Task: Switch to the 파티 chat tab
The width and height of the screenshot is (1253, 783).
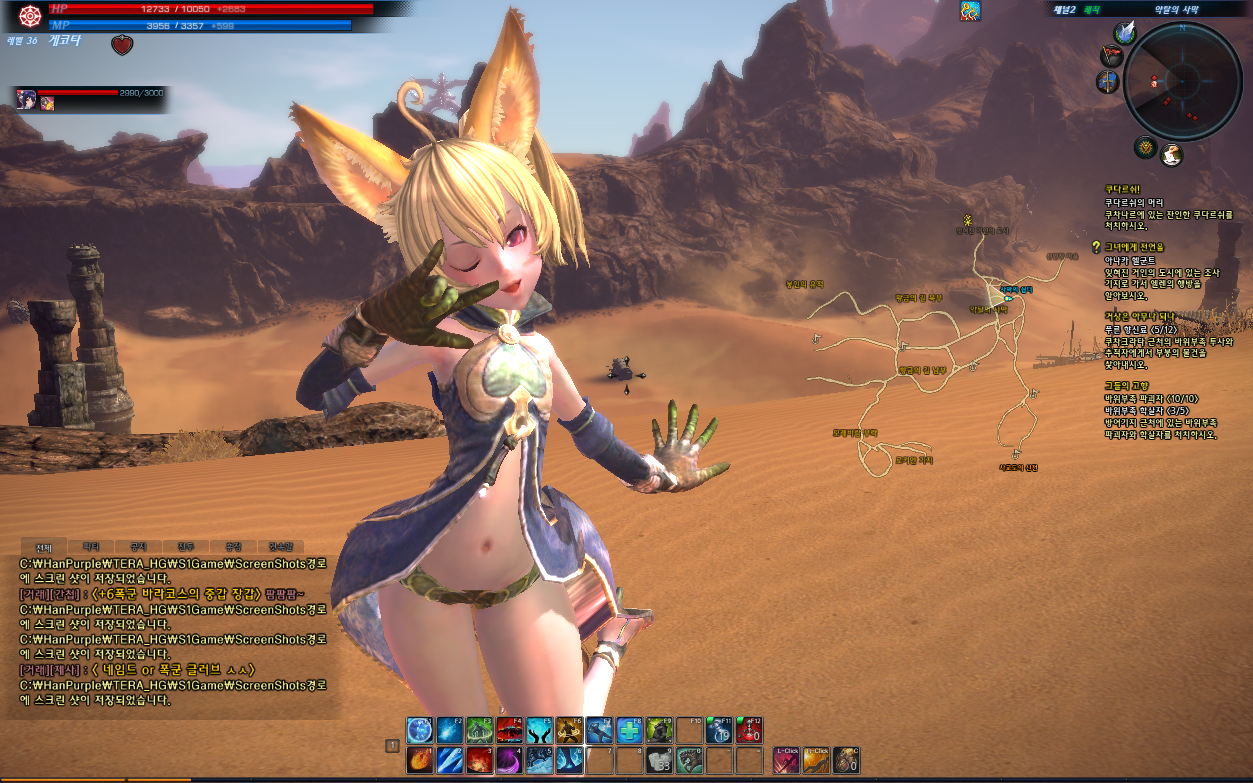Action: coord(91,547)
